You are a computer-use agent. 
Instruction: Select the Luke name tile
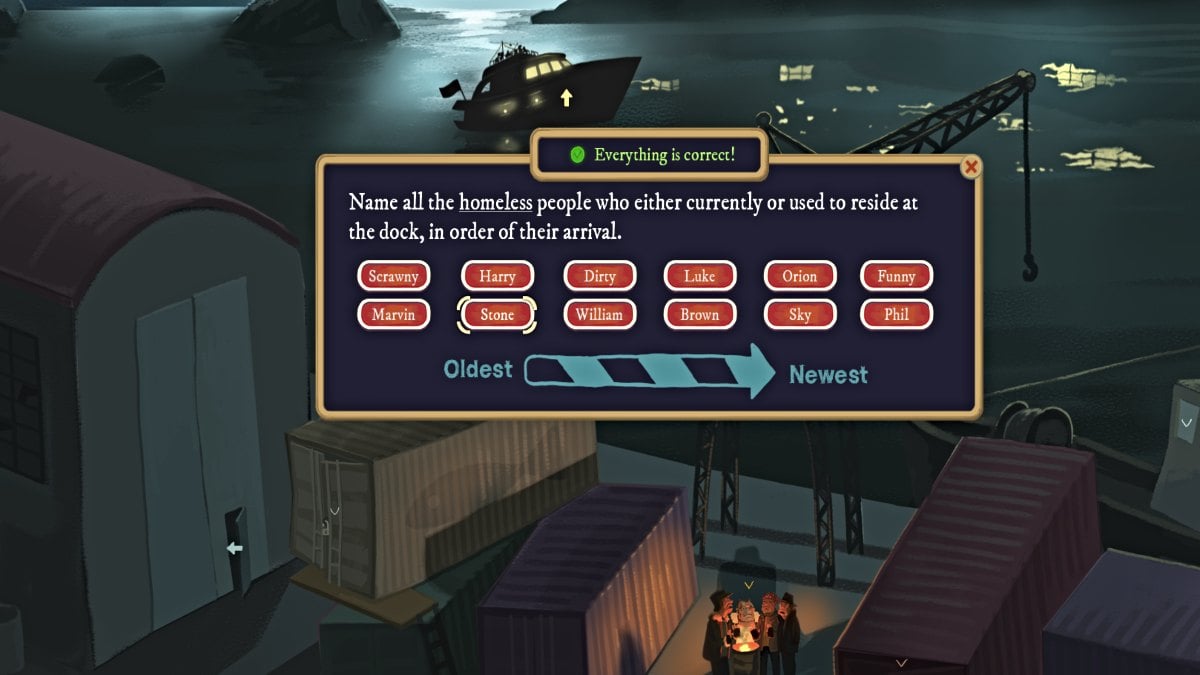coord(700,276)
